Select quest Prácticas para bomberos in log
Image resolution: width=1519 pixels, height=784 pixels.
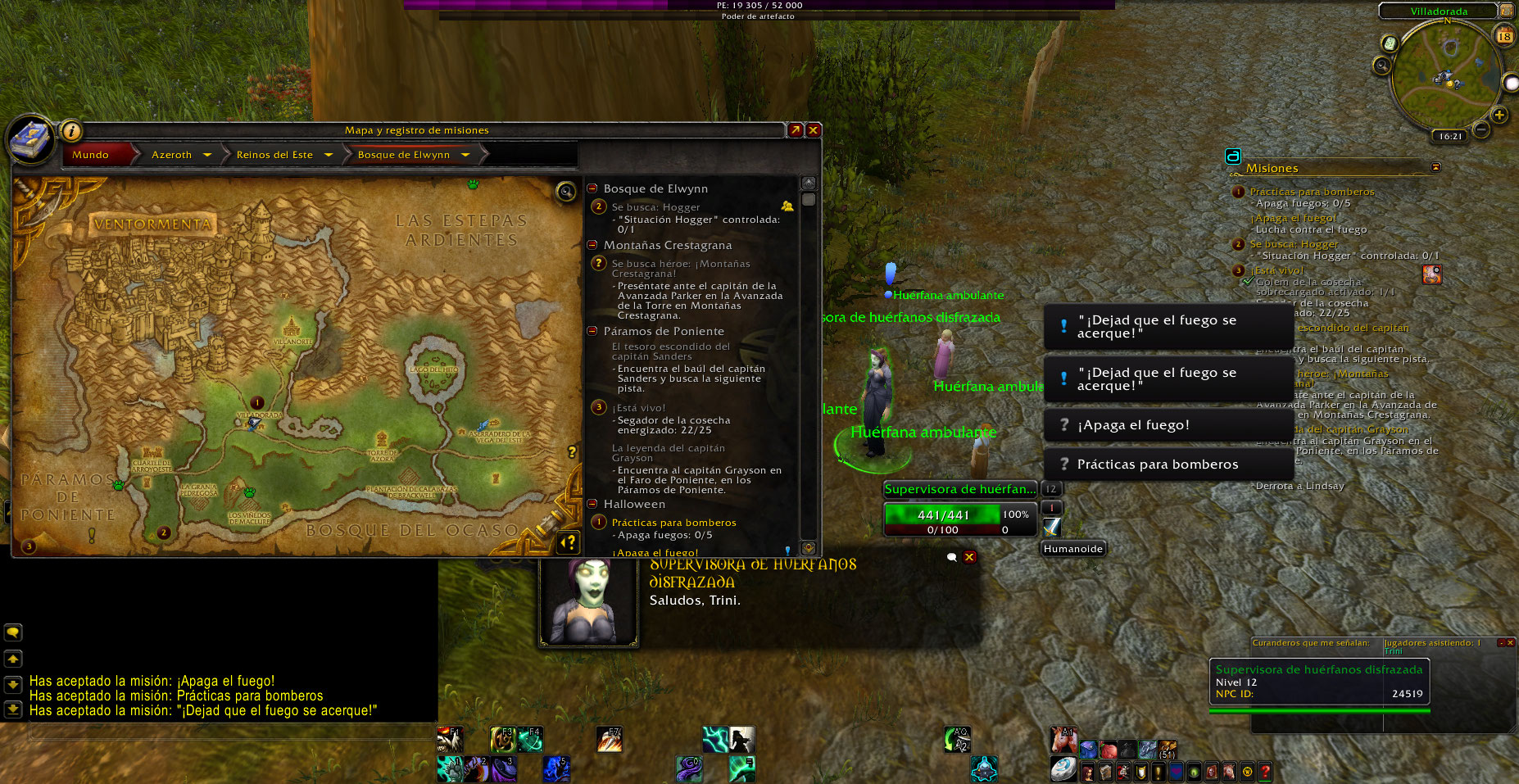[673, 523]
